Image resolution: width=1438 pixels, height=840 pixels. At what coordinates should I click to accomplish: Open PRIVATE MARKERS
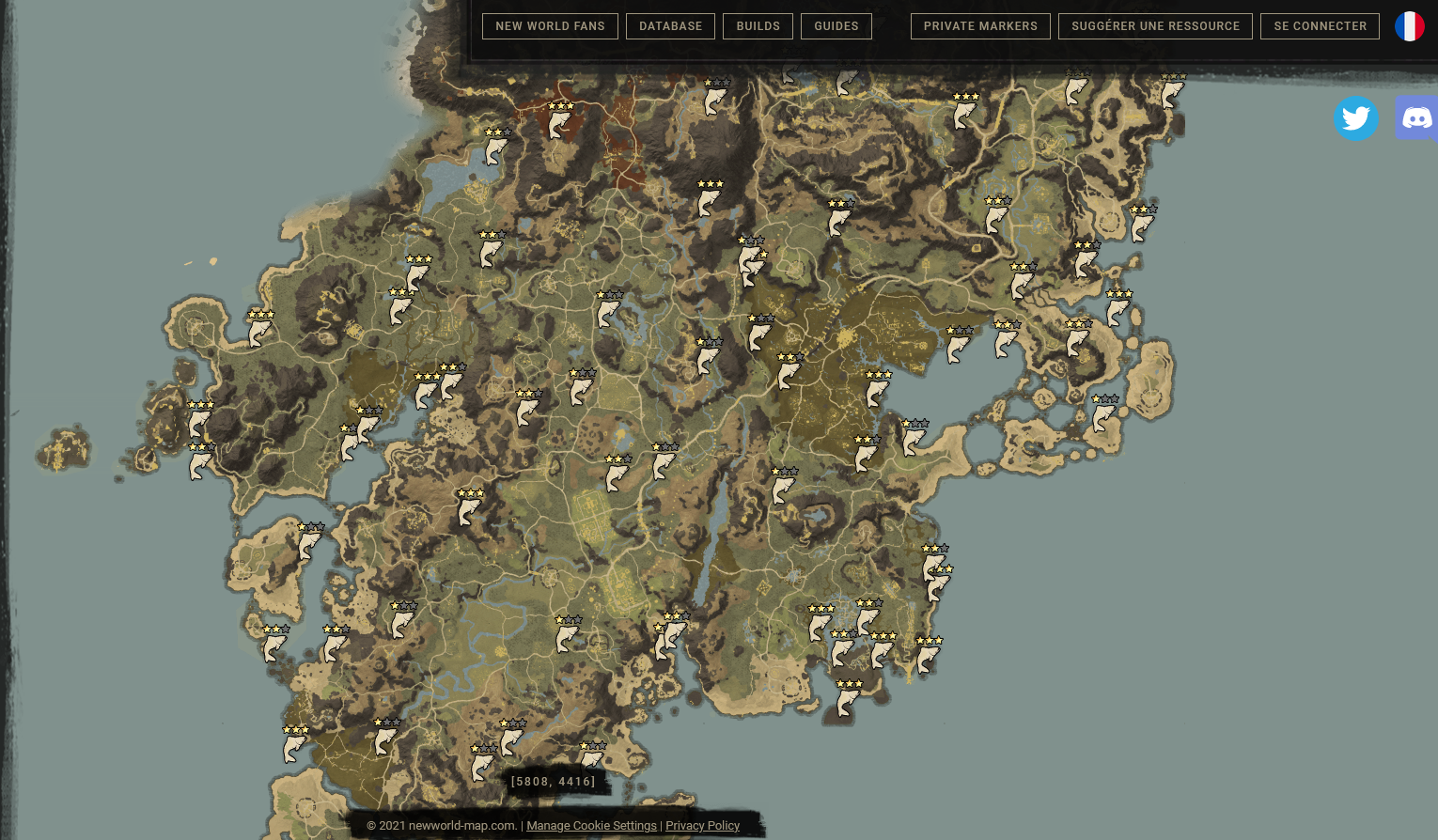click(980, 26)
